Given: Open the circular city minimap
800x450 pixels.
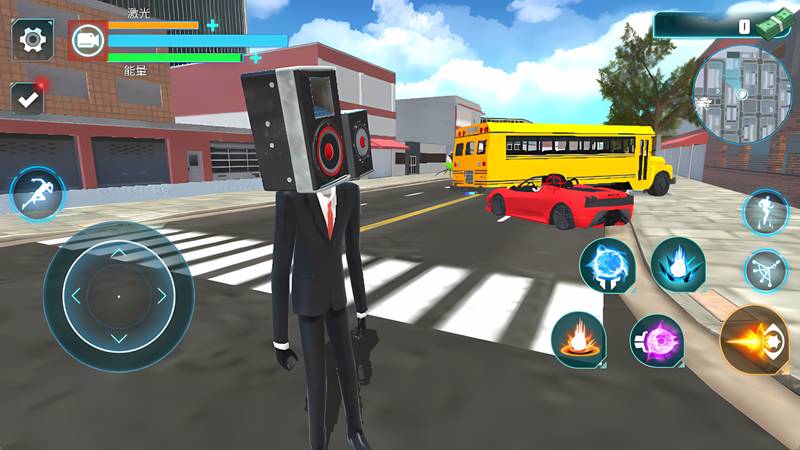Looking at the screenshot, I should [x=740, y=94].
